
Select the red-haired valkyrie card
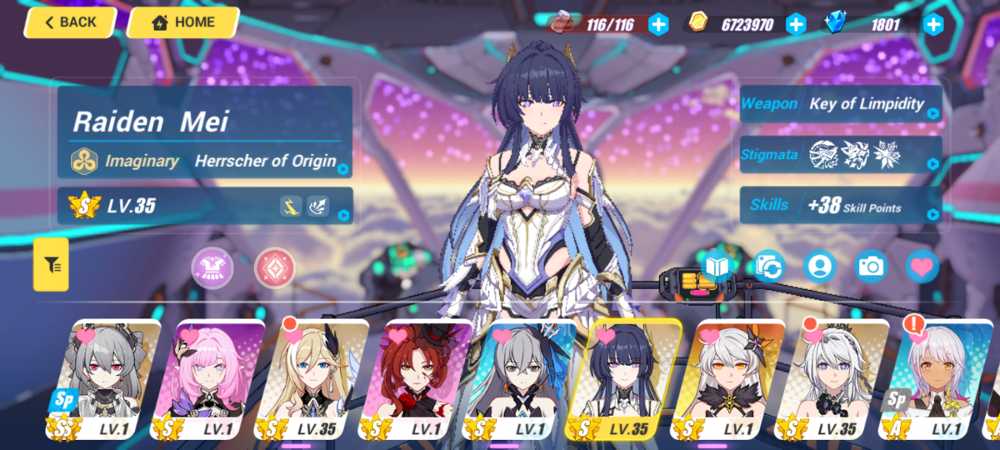pos(416,380)
